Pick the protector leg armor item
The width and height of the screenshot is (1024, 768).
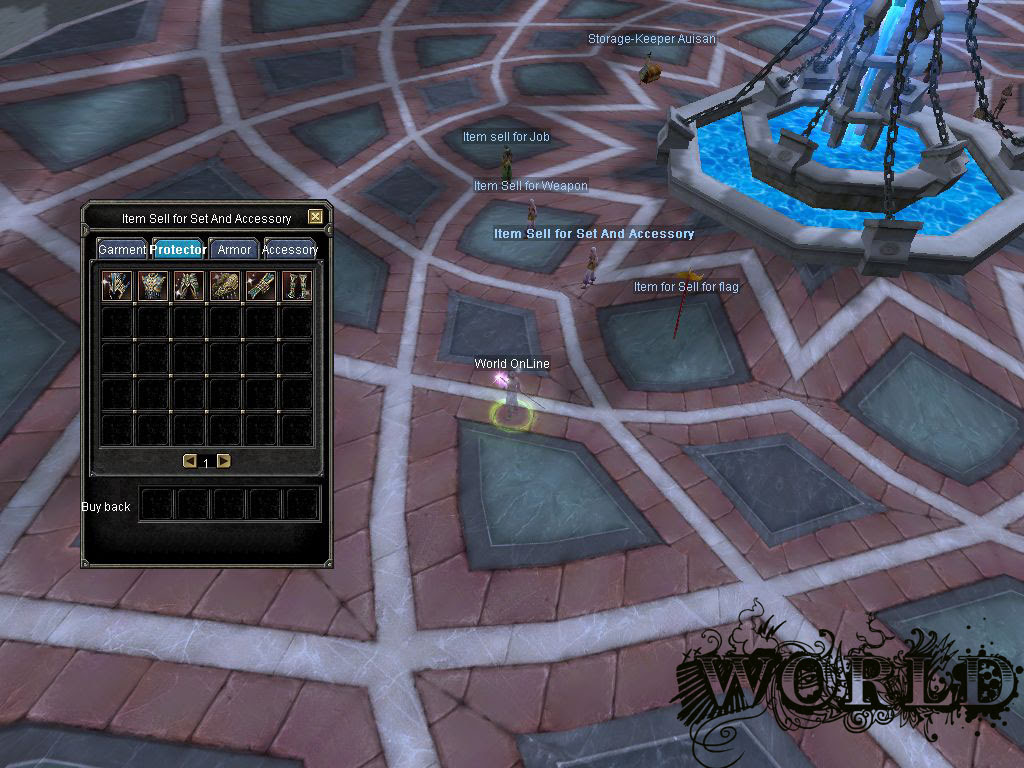[x=189, y=286]
